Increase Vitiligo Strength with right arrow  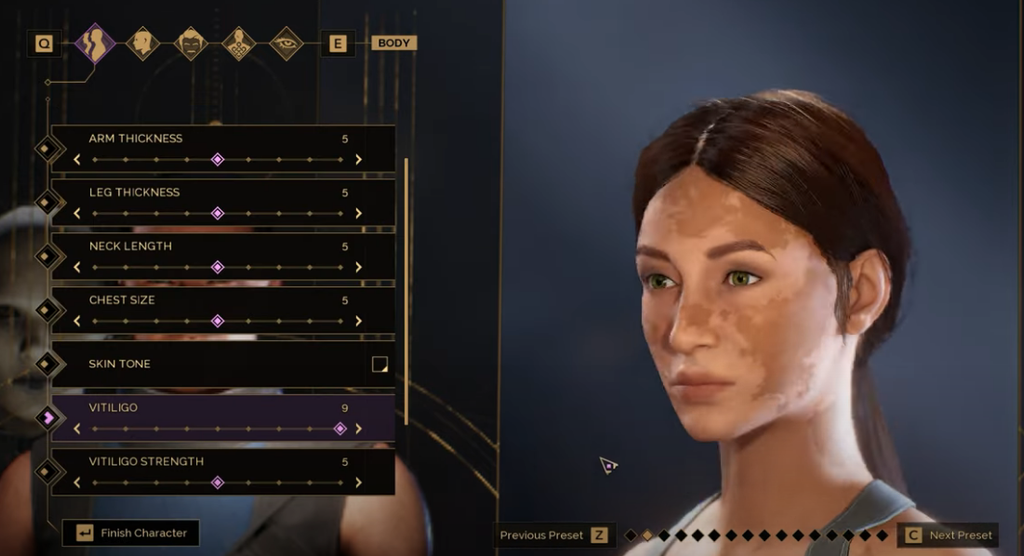358,483
